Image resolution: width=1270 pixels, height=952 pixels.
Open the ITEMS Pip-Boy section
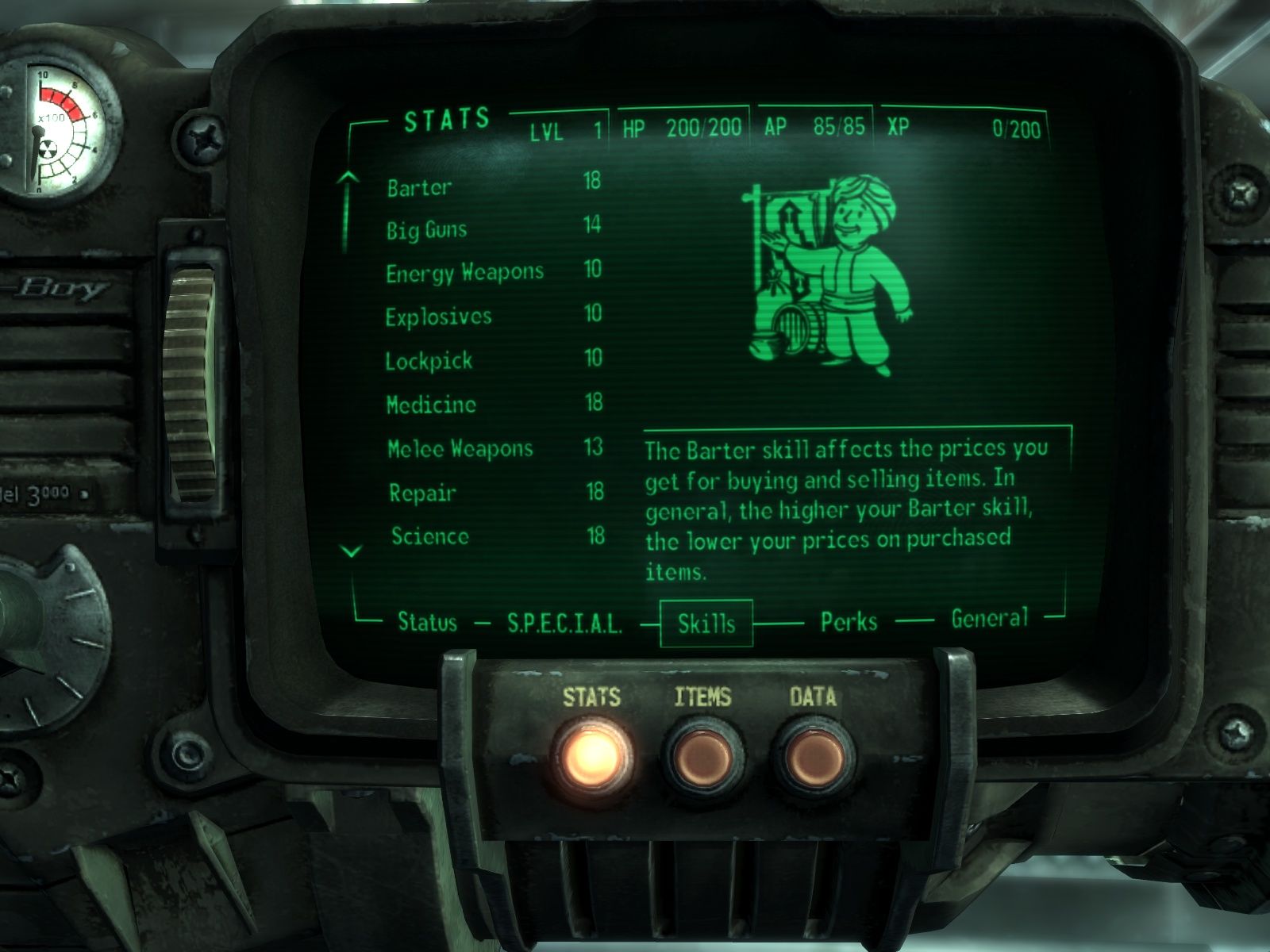coord(702,757)
